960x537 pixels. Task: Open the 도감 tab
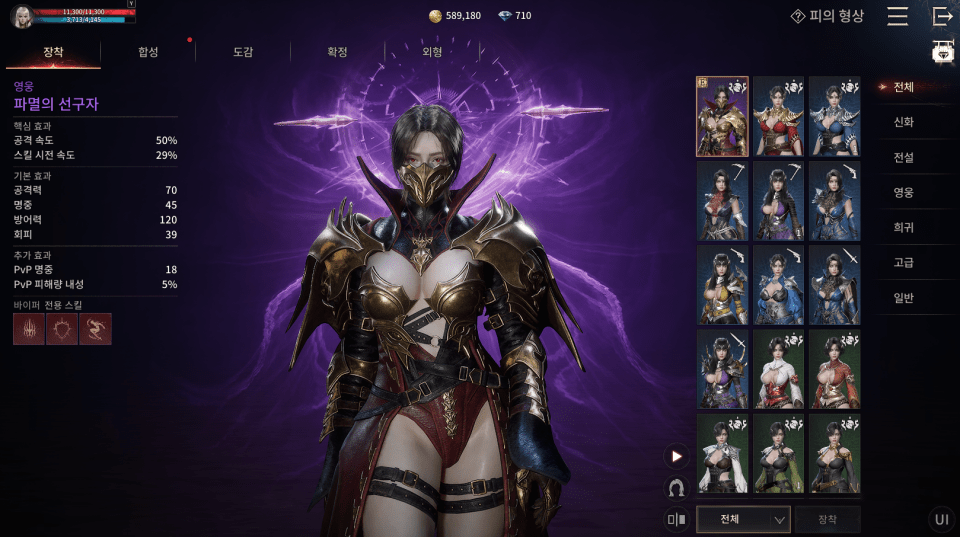click(x=243, y=52)
